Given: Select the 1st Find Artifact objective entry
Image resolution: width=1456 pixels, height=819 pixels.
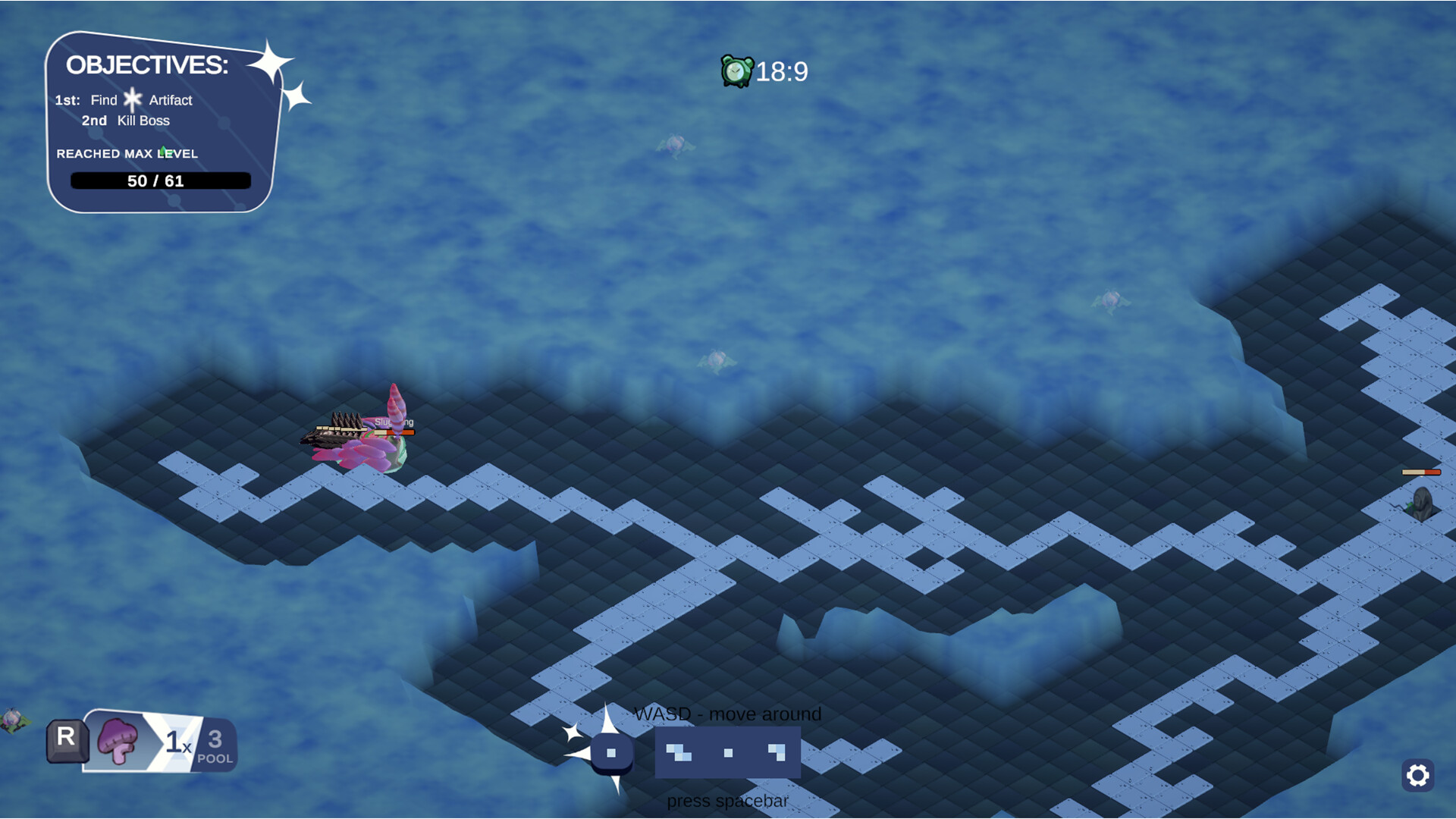Looking at the screenshot, I should 123,99.
